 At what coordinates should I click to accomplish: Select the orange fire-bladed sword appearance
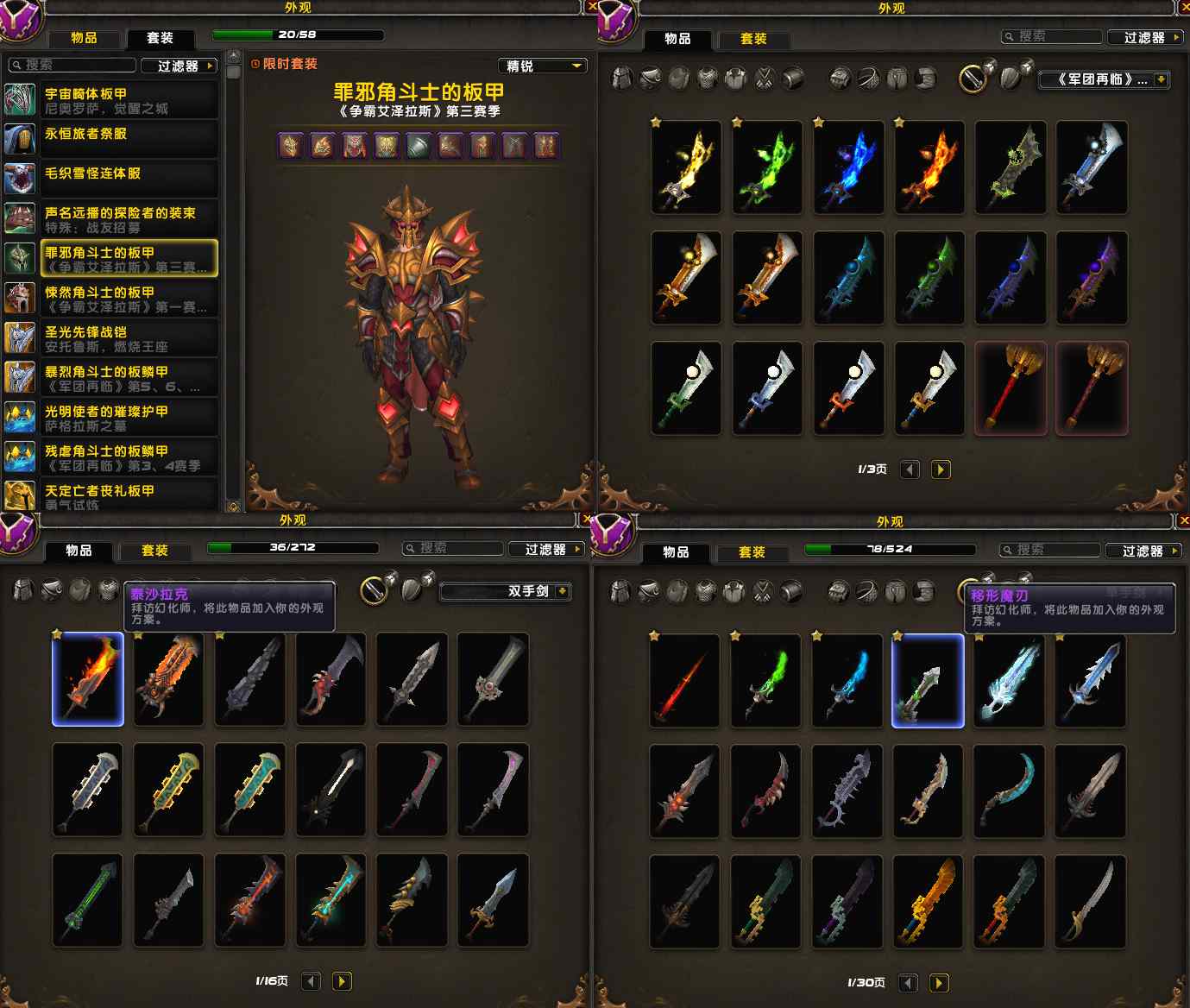[929, 167]
